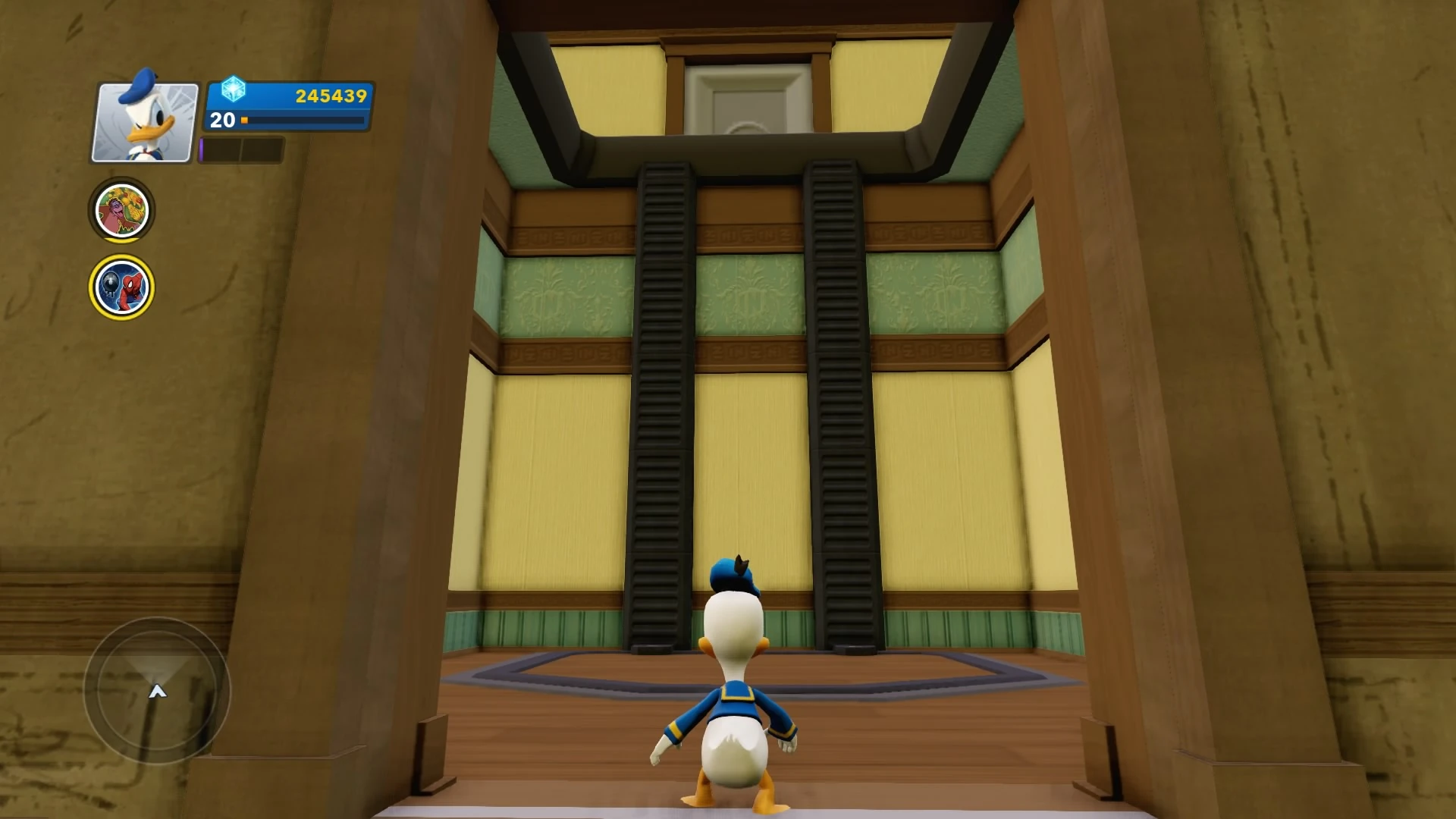
Task: Toggle the dimmed Jungle Book ability badge
Action: [x=121, y=211]
